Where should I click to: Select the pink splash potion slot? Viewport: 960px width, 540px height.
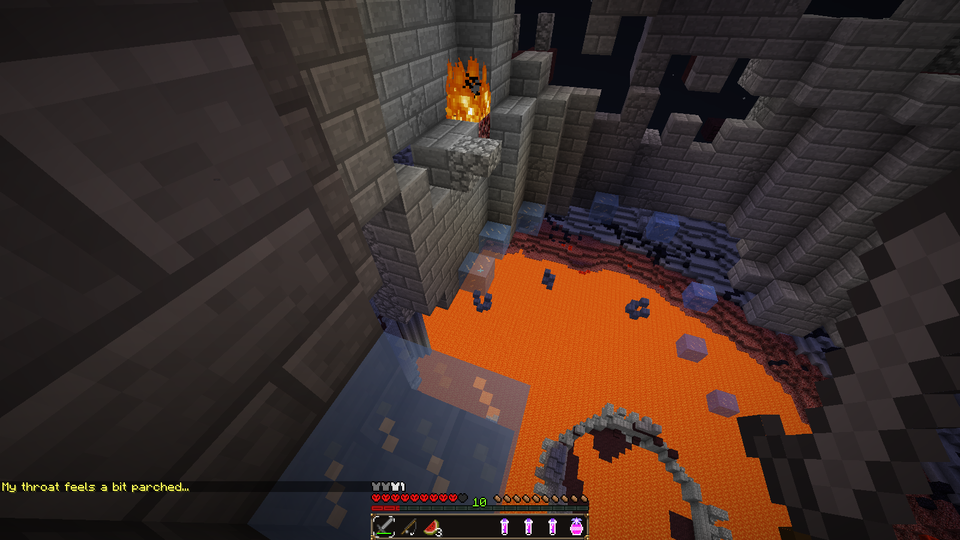tap(576, 526)
